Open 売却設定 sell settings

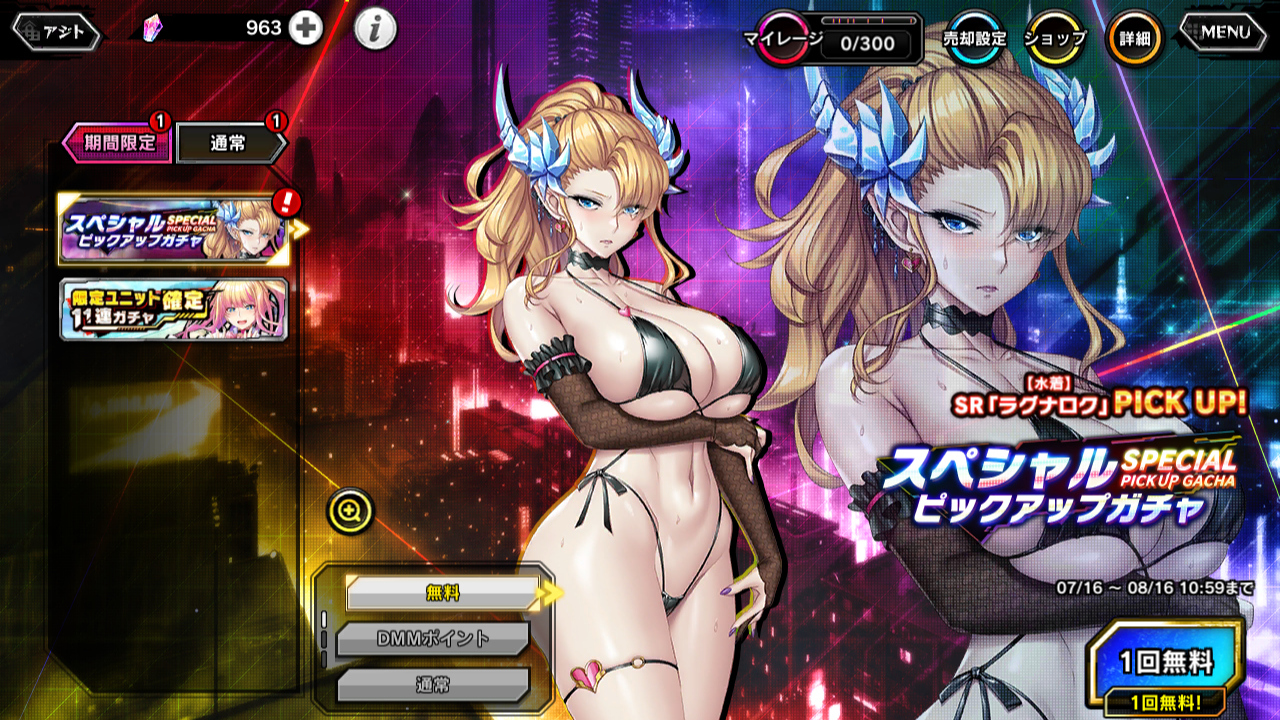coord(974,39)
